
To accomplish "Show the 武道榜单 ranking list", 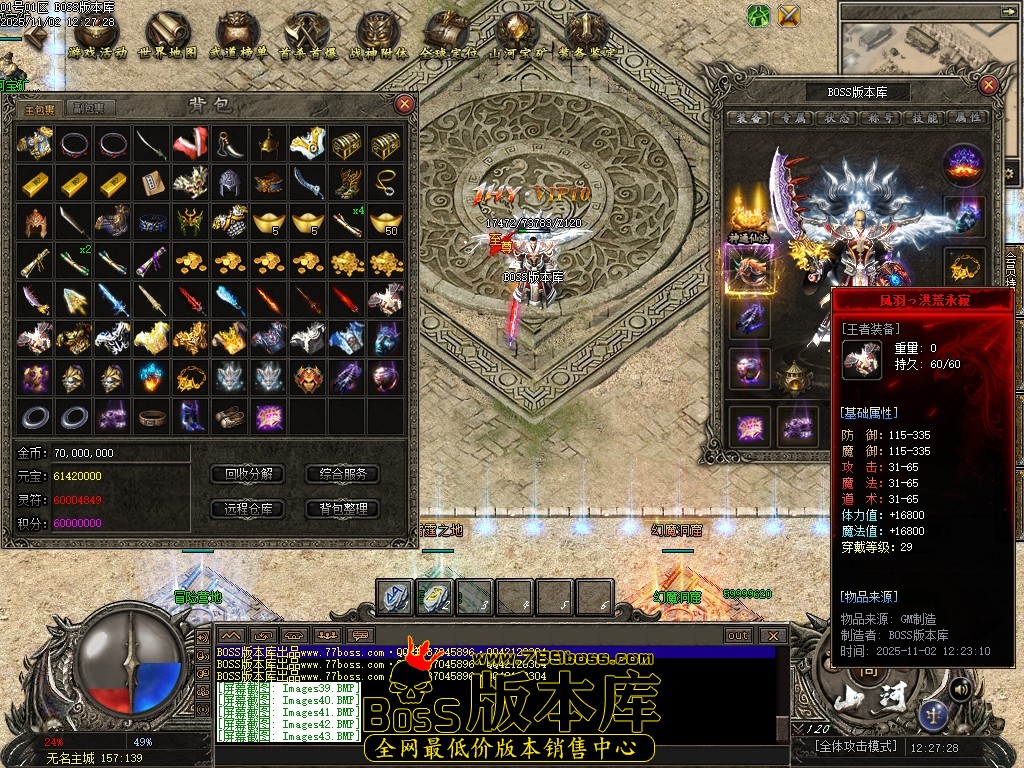I will [x=237, y=36].
